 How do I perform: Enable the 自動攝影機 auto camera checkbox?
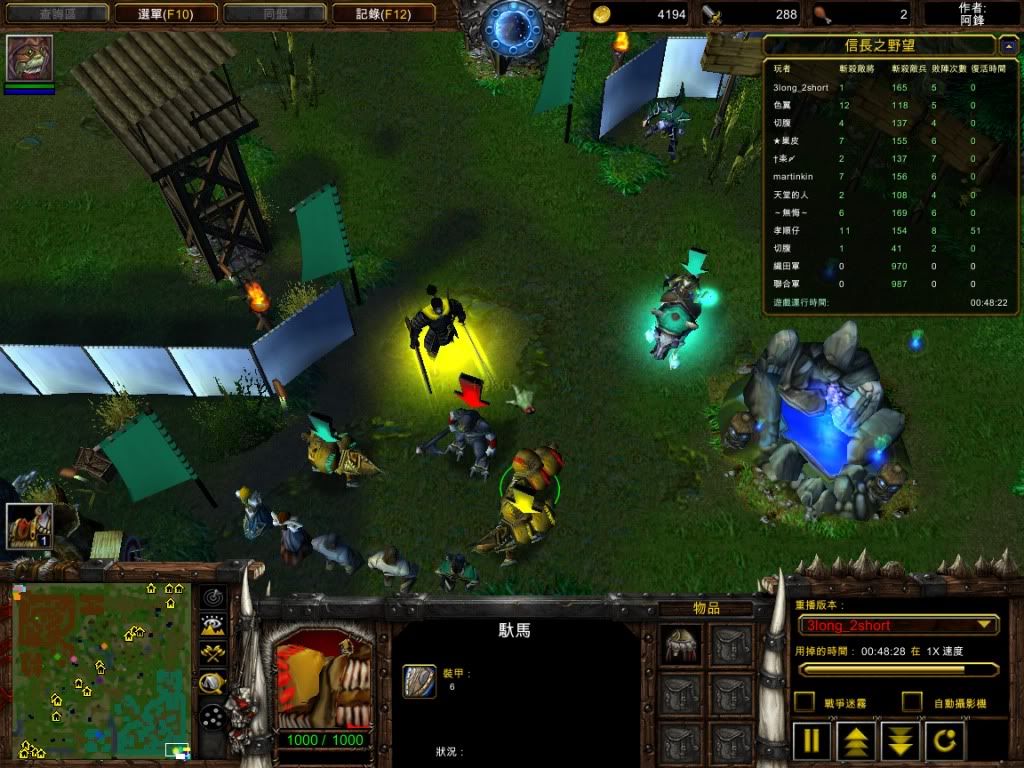click(912, 702)
